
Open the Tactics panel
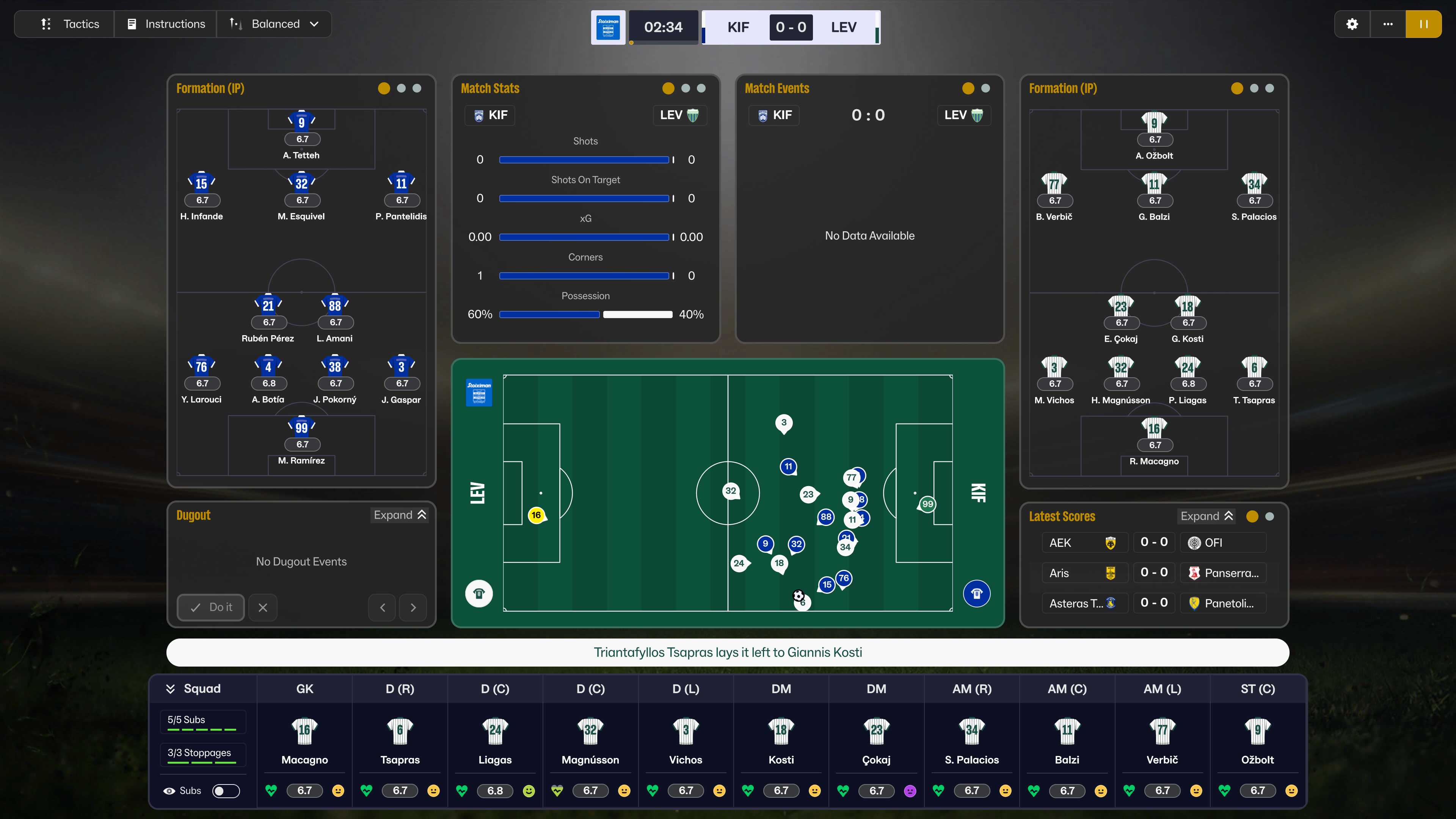[69, 24]
